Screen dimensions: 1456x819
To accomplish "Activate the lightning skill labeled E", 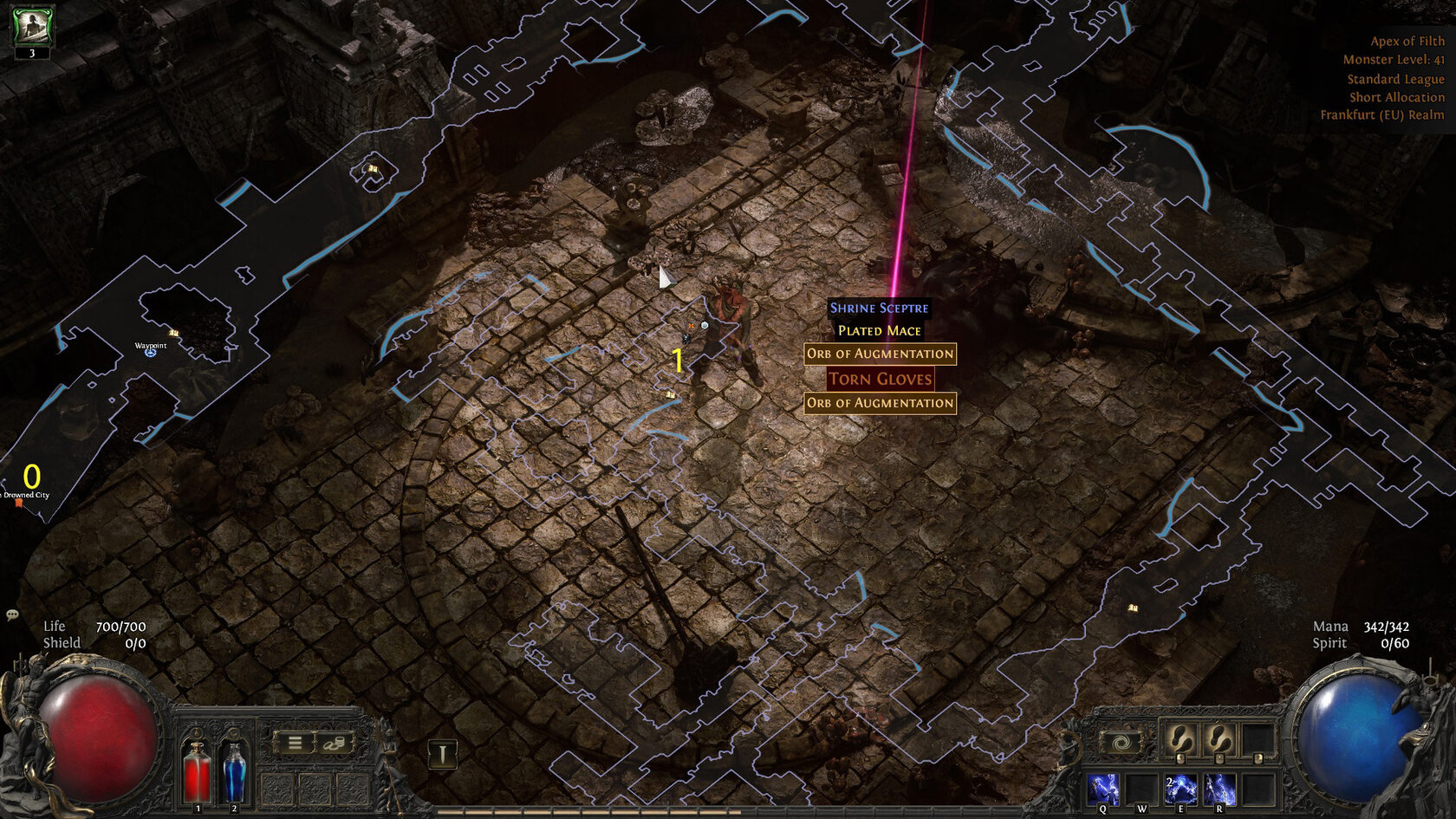I will 1180,790.
